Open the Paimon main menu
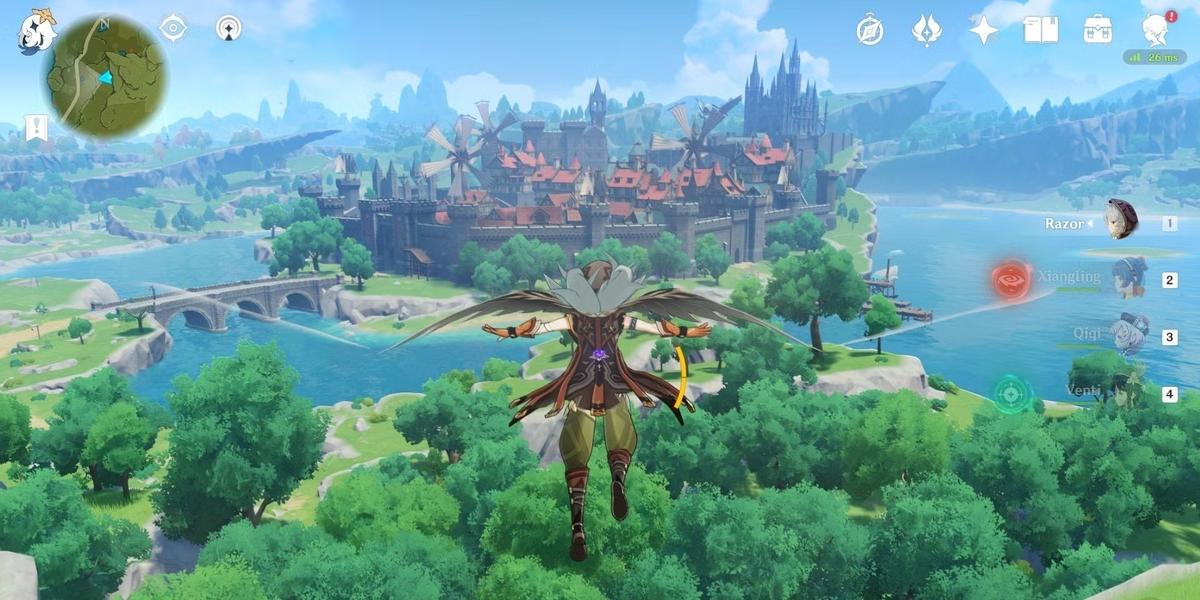This screenshot has width=1200, height=600. (x=37, y=33)
